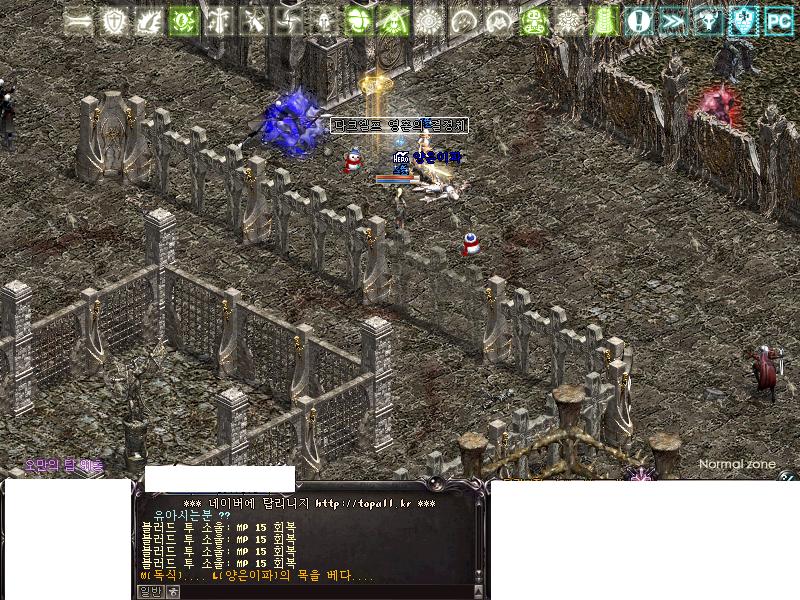
Task: Switch to the 일반 chat tab
Action: (148, 591)
